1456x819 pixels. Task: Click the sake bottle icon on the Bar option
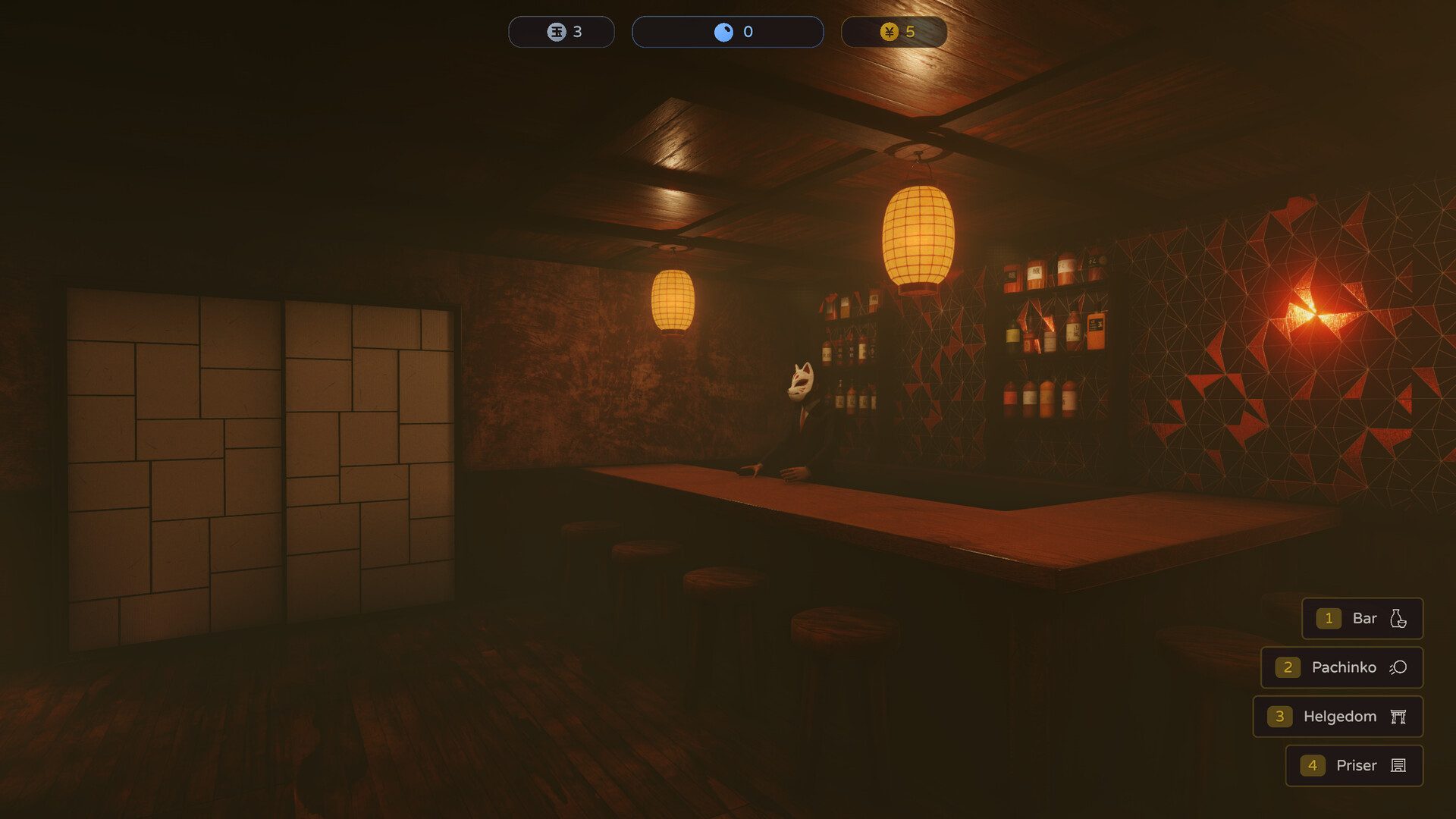pos(1398,618)
